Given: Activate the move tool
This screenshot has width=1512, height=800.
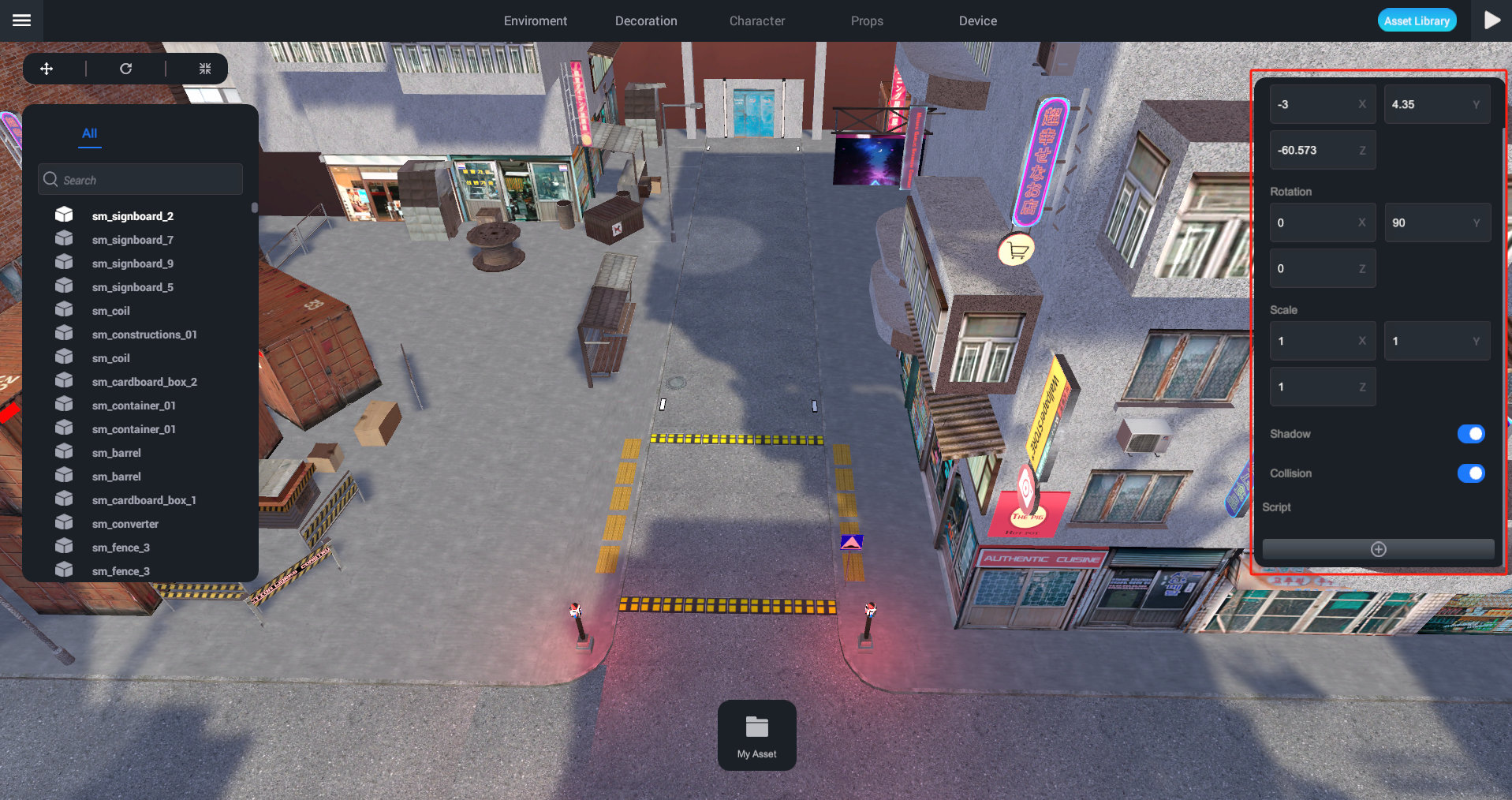Looking at the screenshot, I should click(47, 69).
